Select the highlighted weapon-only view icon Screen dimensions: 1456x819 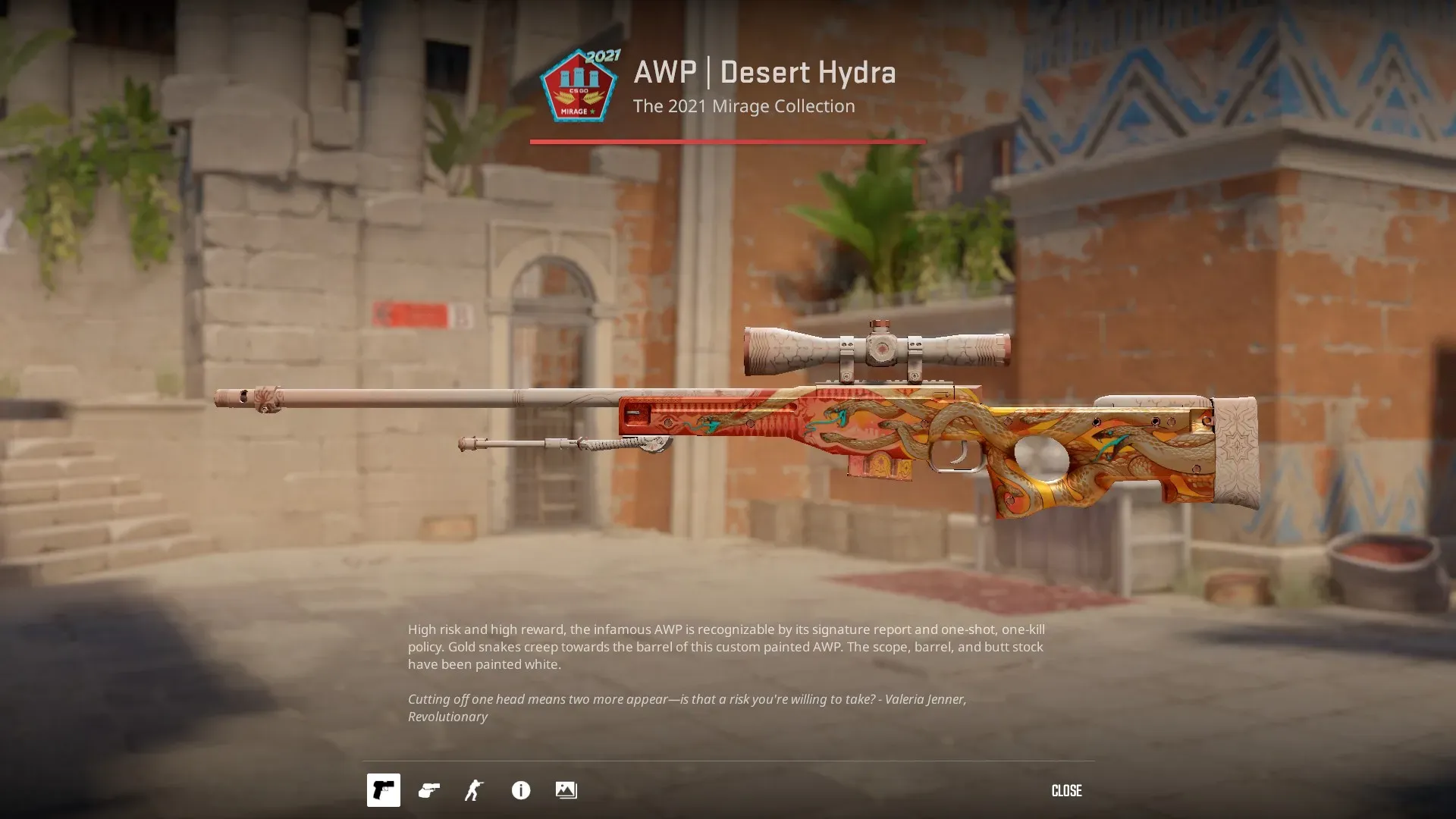384,790
